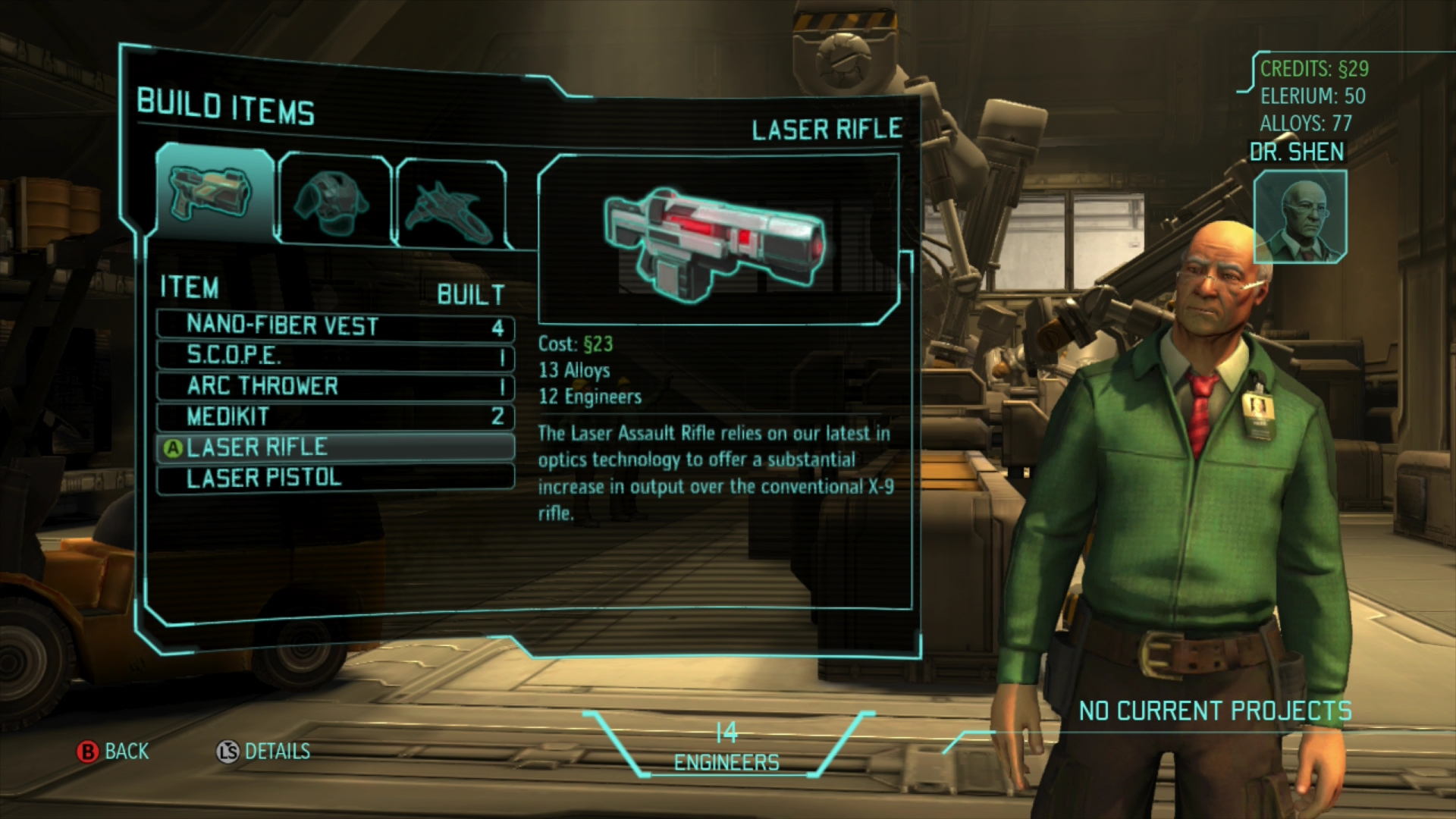Switch to the weapons category tab
This screenshot has width=1456, height=819.
pos(214,195)
